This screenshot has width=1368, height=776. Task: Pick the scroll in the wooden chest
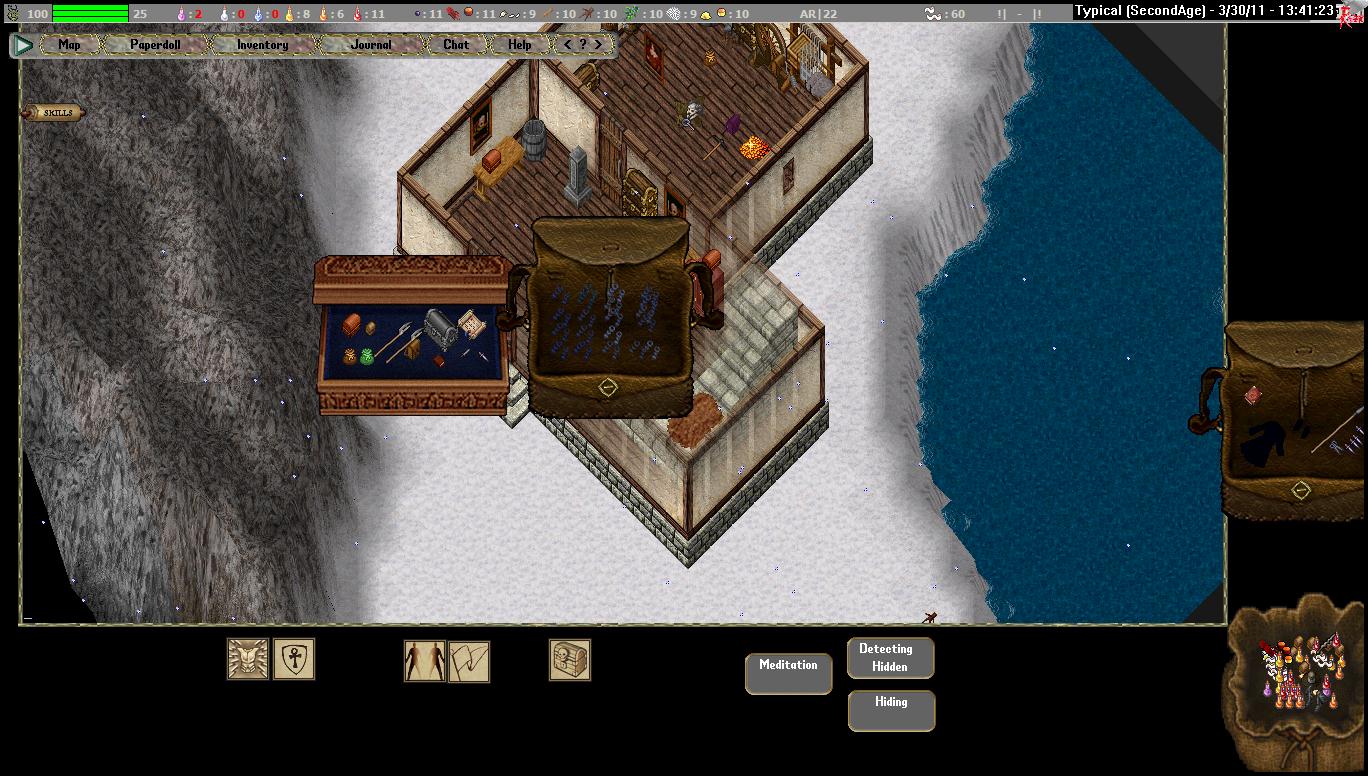pos(471,325)
